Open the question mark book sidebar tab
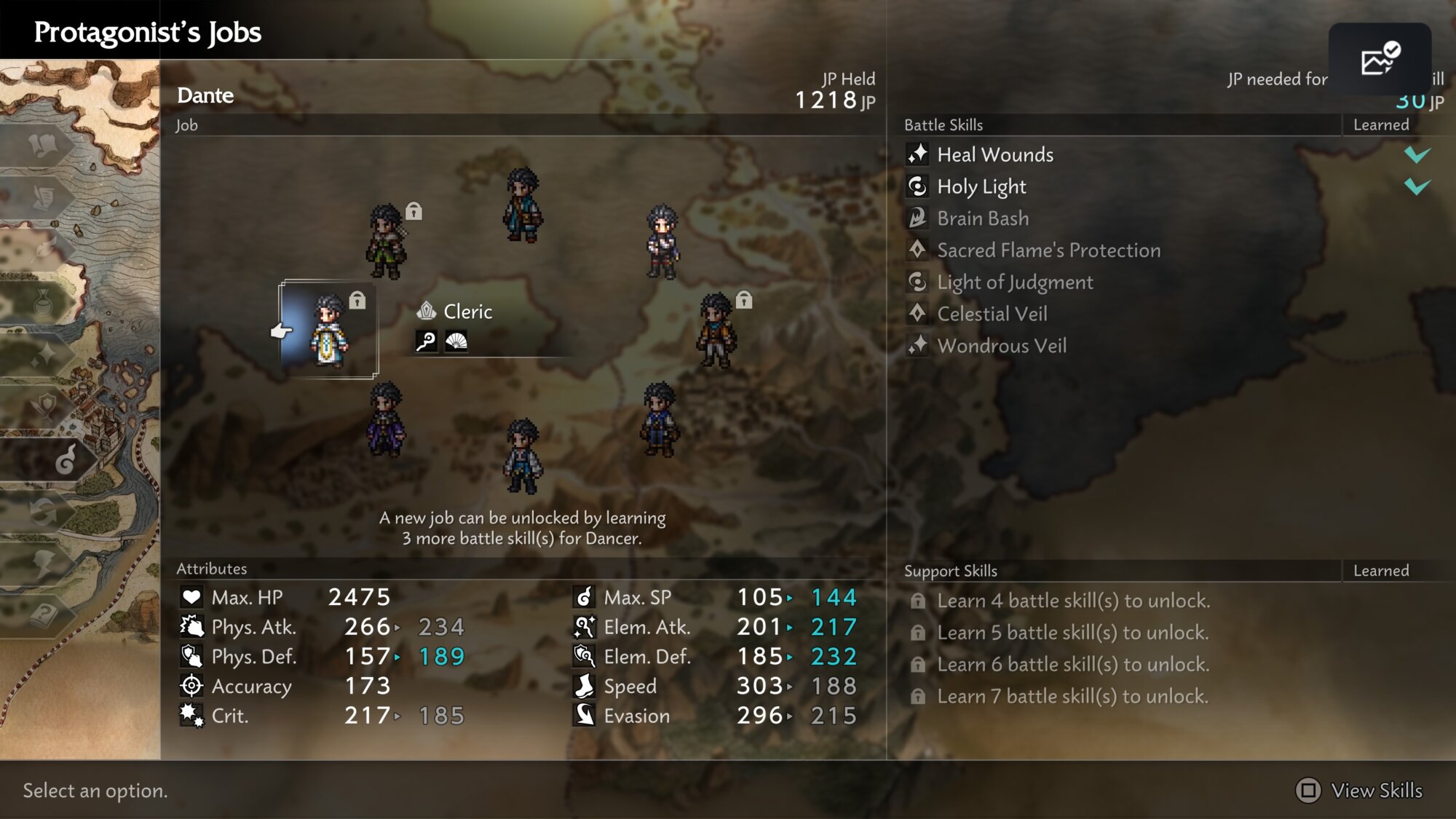1456x819 pixels. (x=44, y=615)
